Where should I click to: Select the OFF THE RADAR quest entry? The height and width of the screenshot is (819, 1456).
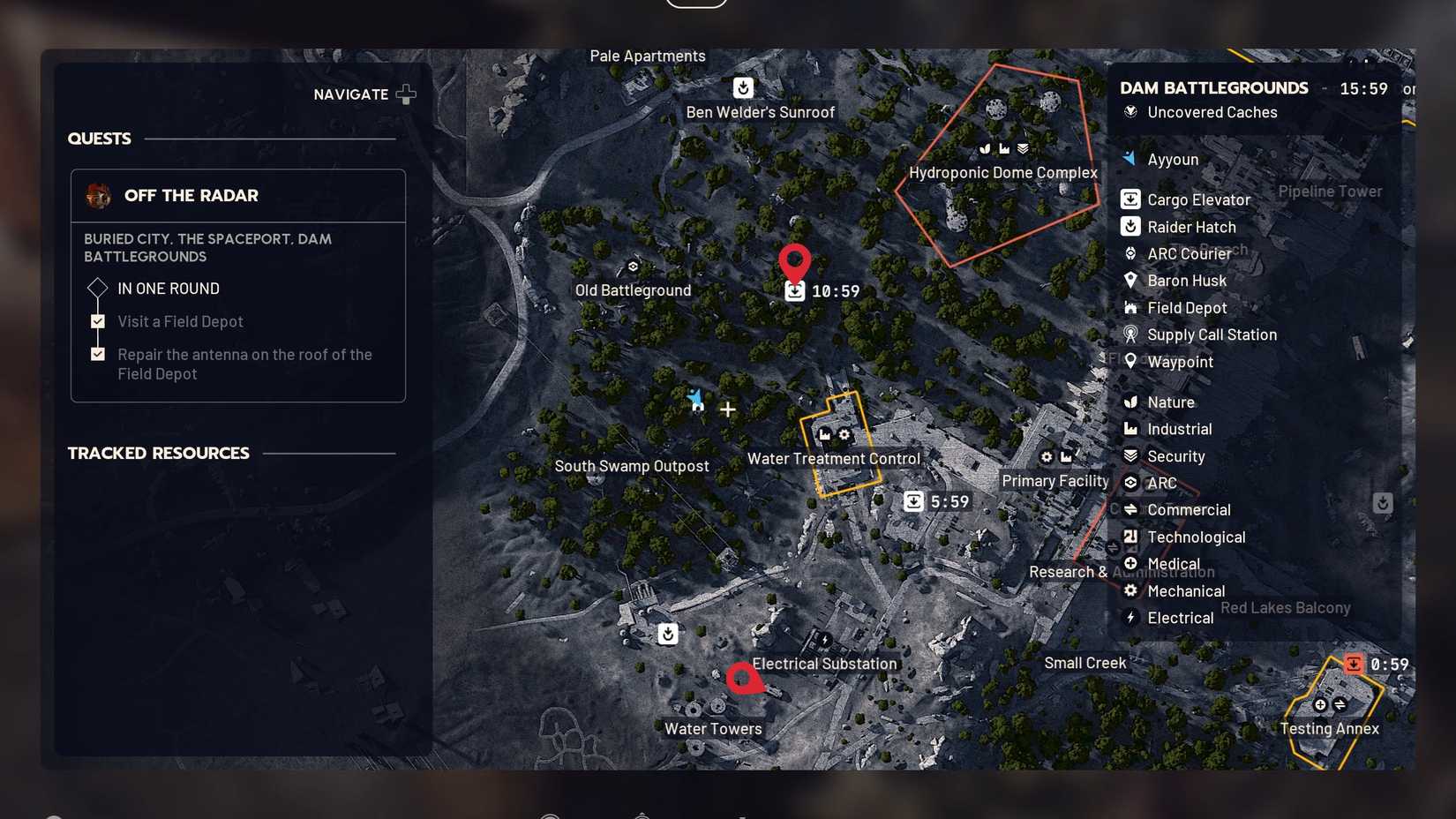pyautogui.click(x=193, y=195)
